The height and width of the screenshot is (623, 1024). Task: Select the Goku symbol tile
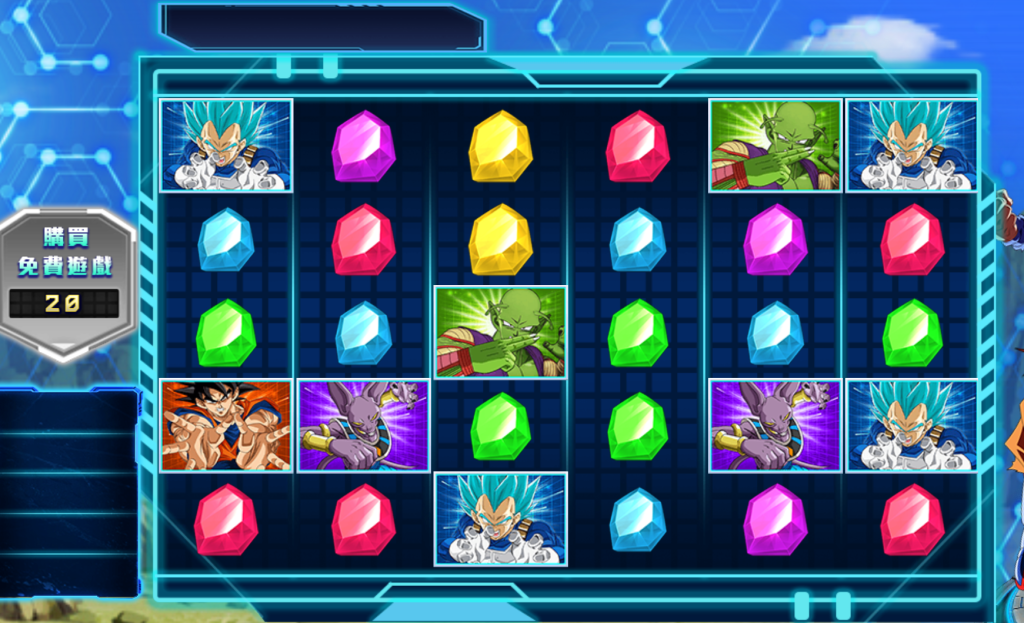click(226, 425)
